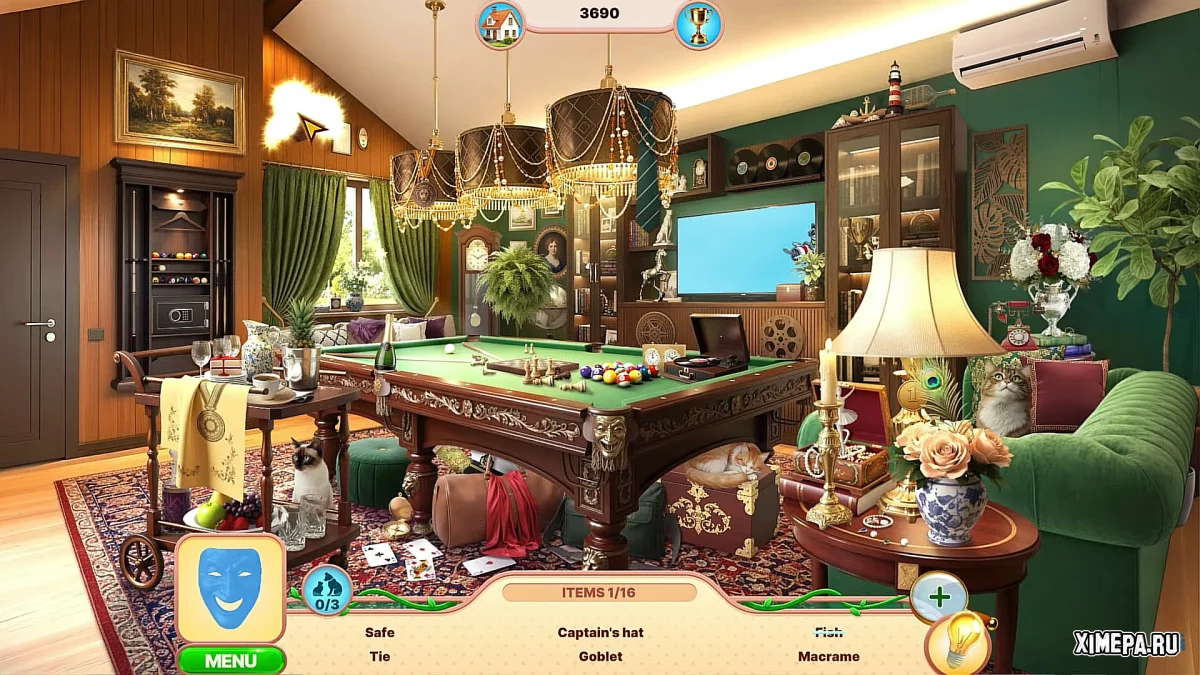Select the blue mask icon

230,588
